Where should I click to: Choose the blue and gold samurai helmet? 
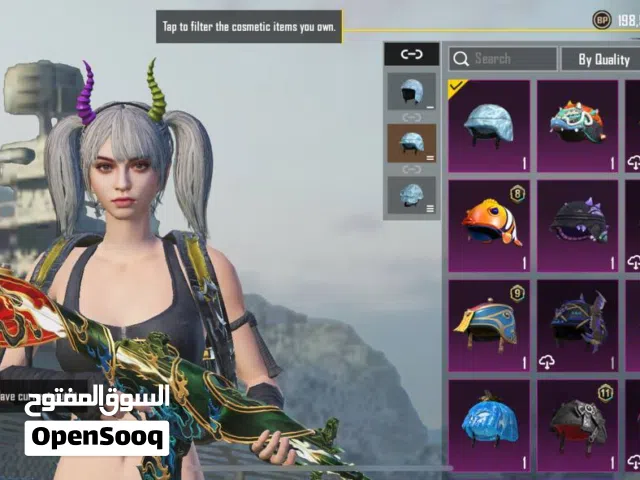click(x=489, y=325)
